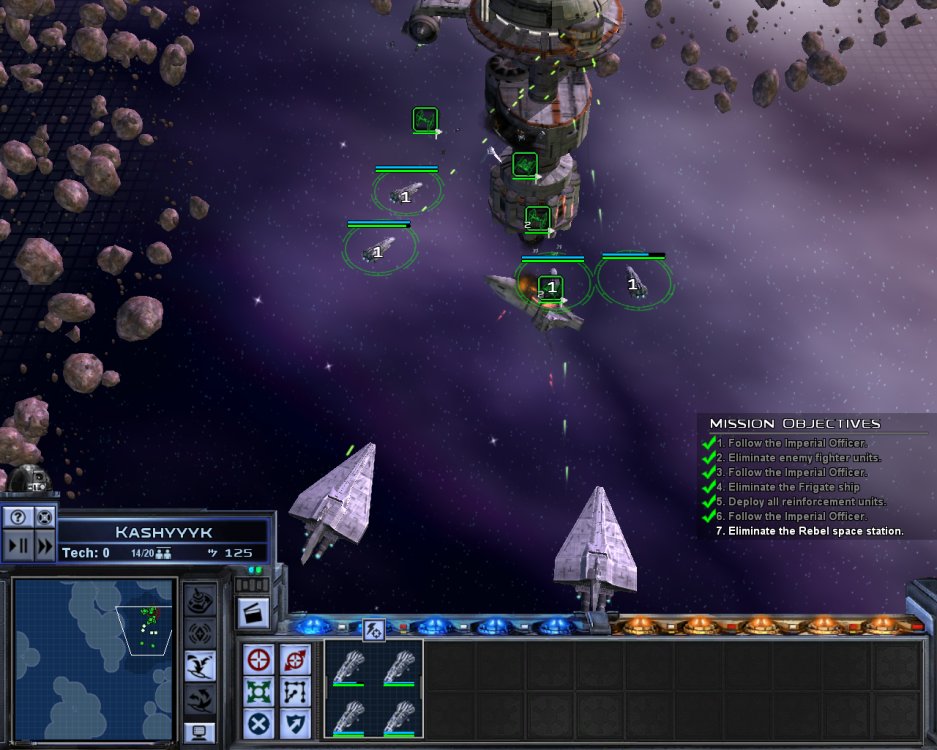Open the options menu button beside help
Screen dimensions: 937x750
(44, 517)
